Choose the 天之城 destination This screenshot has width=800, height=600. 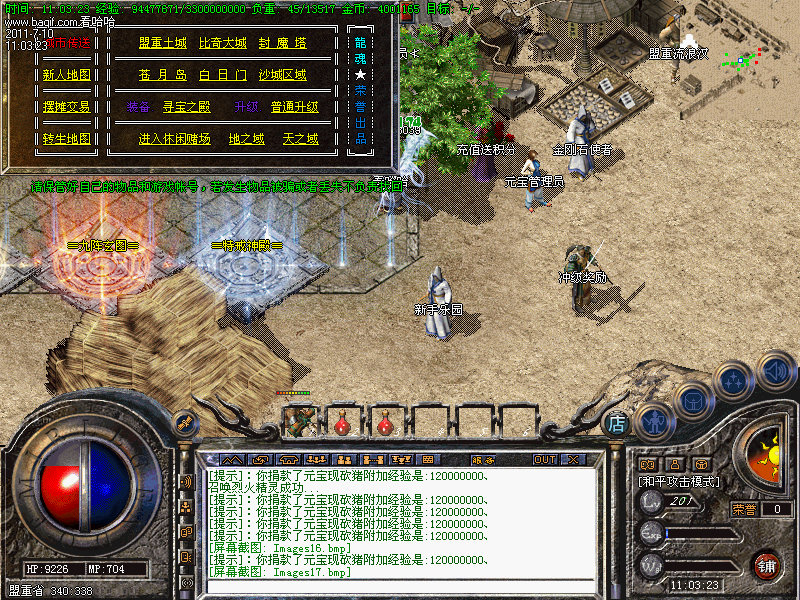pos(300,139)
